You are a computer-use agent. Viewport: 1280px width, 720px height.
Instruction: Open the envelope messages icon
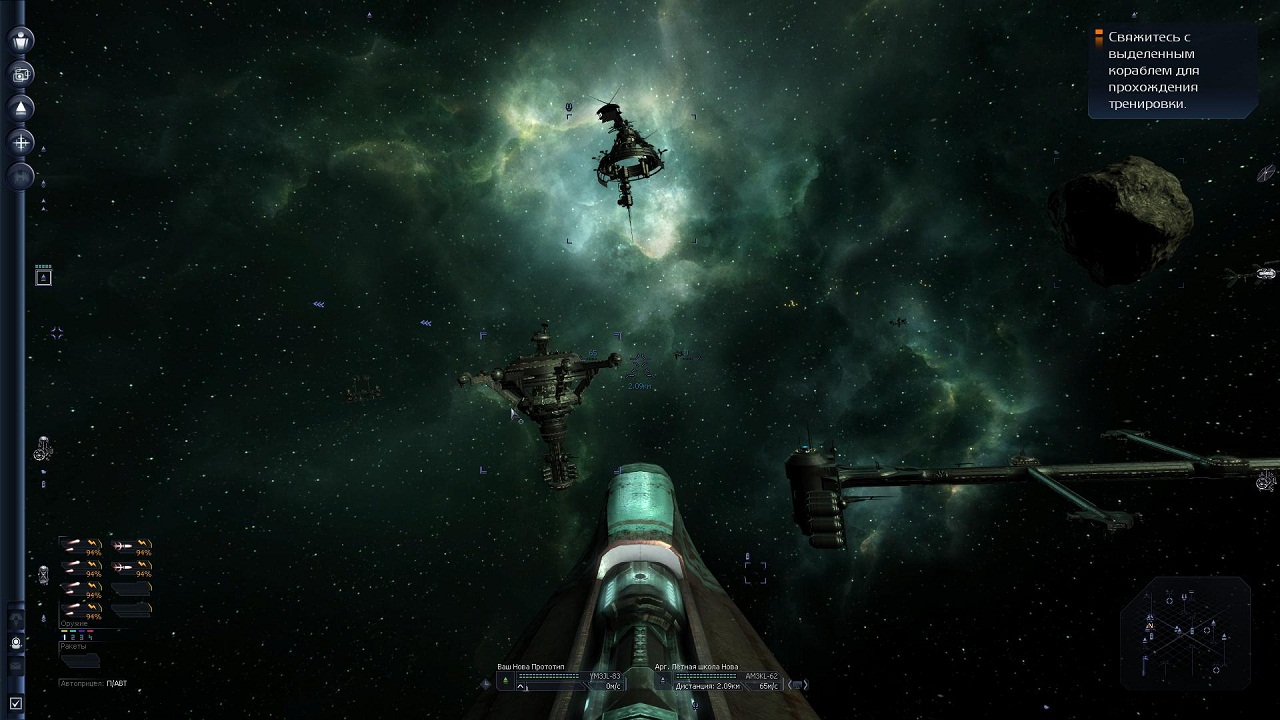[x=16, y=665]
